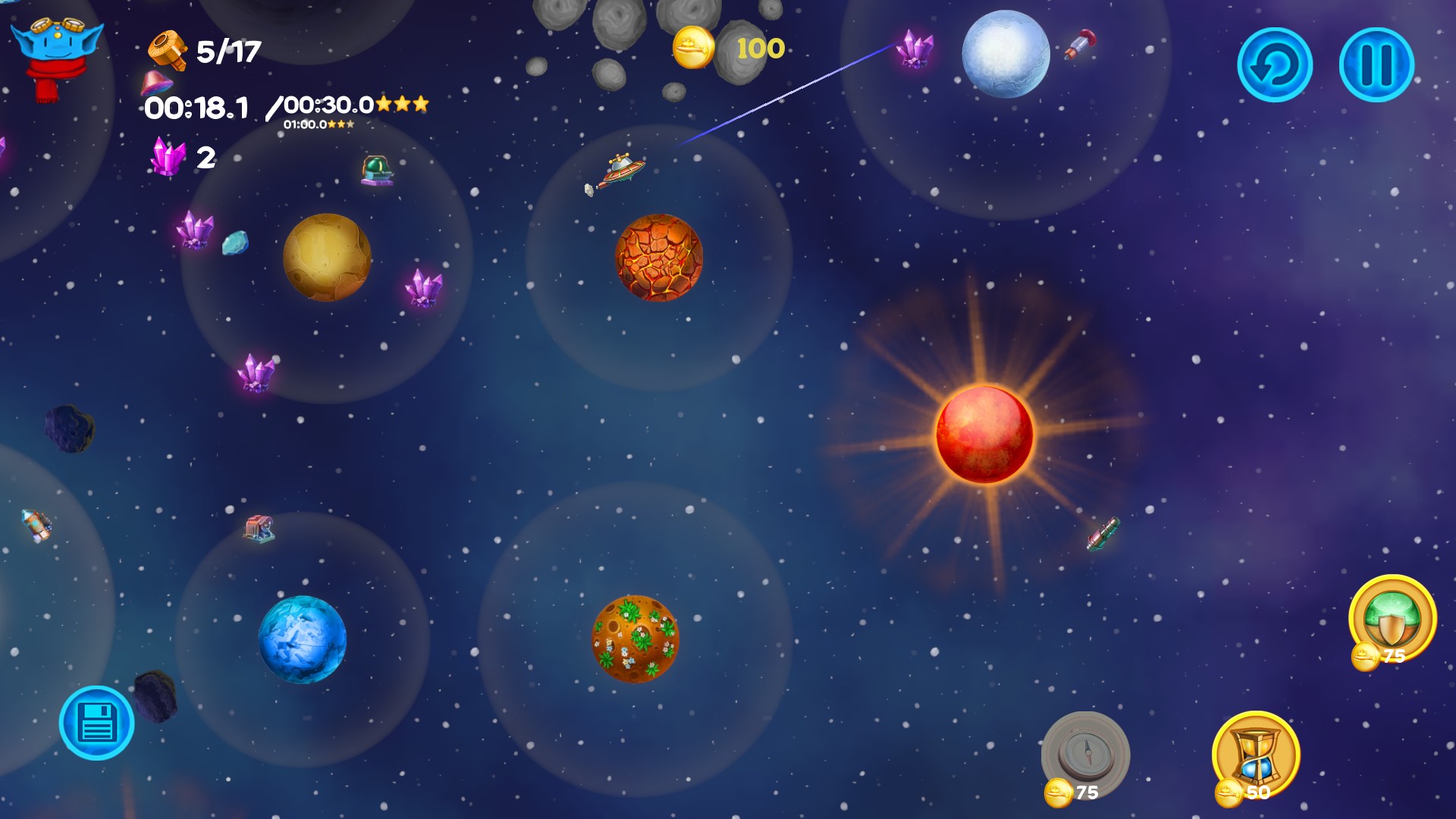The height and width of the screenshot is (819, 1456).
Task: Pause the game
Action: coord(1376,65)
